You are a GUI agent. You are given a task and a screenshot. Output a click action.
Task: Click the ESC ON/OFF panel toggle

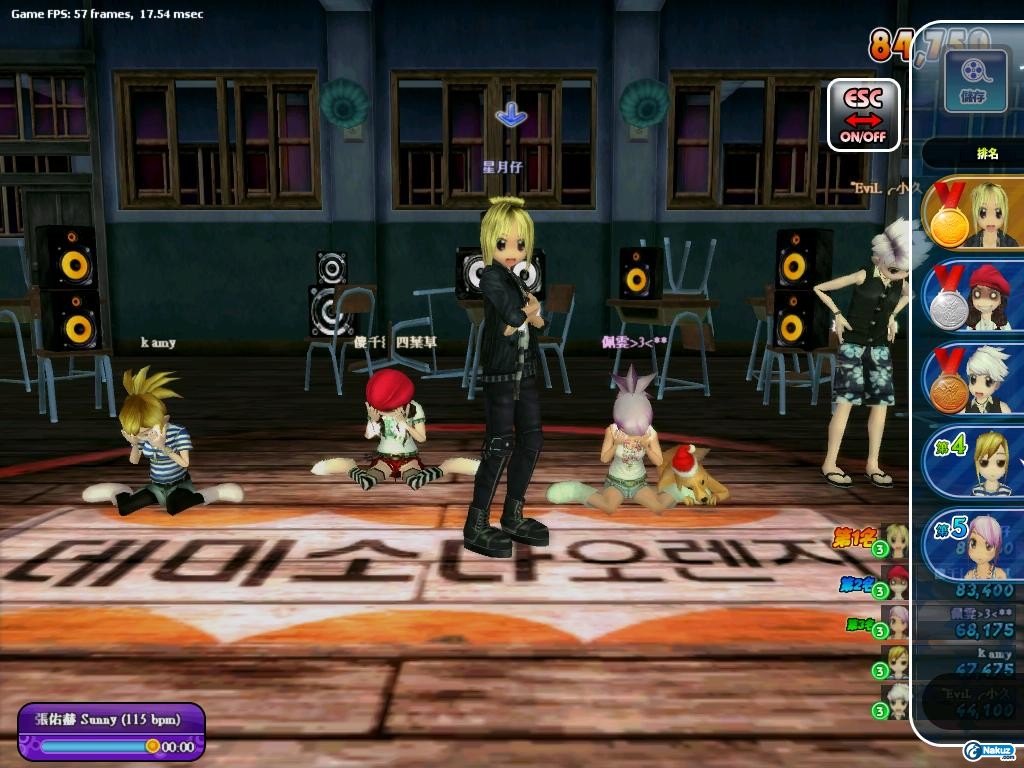[864, 115]
